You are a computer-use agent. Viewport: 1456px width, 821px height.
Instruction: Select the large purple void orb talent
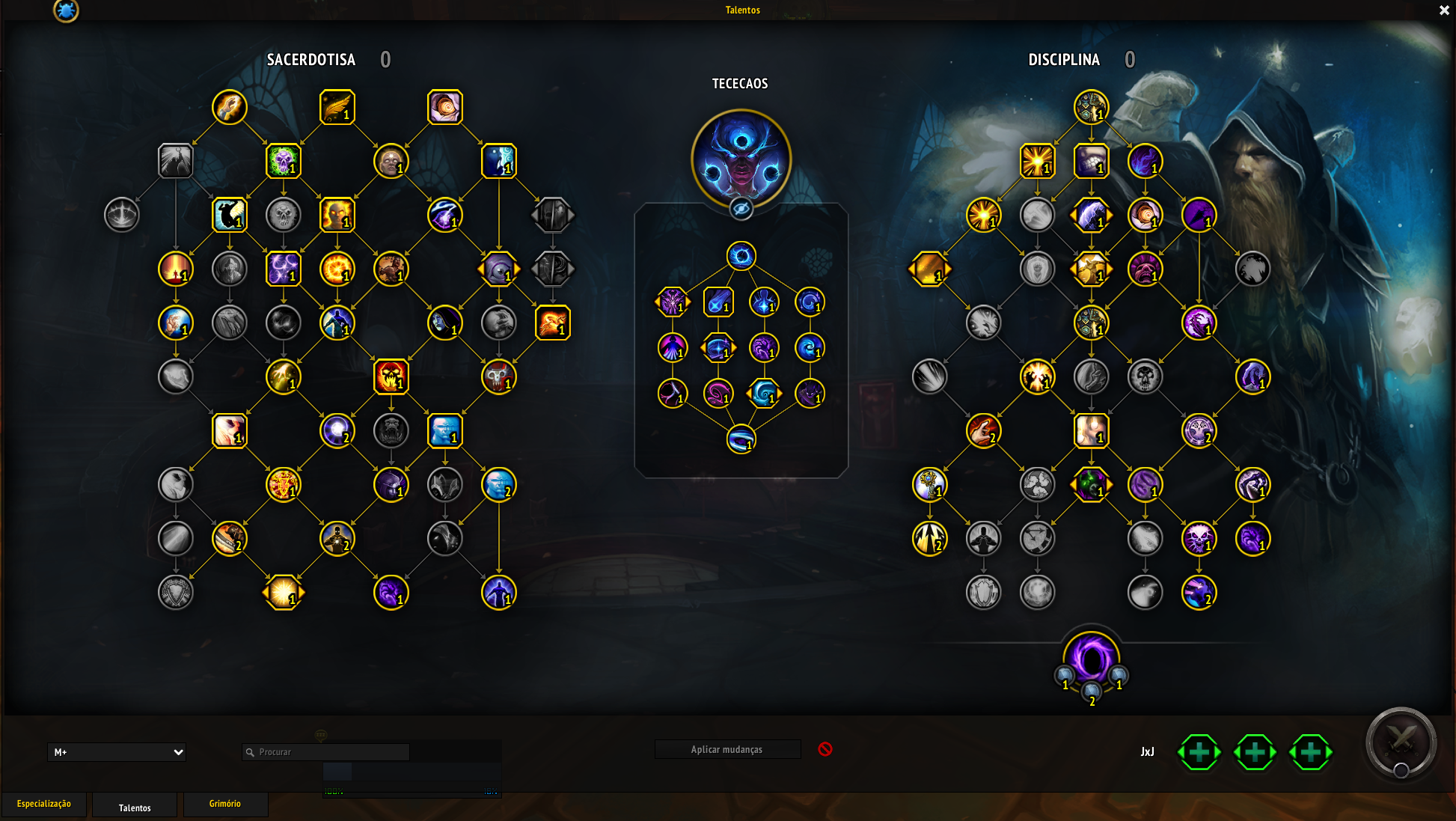(x=1091, y=659)
